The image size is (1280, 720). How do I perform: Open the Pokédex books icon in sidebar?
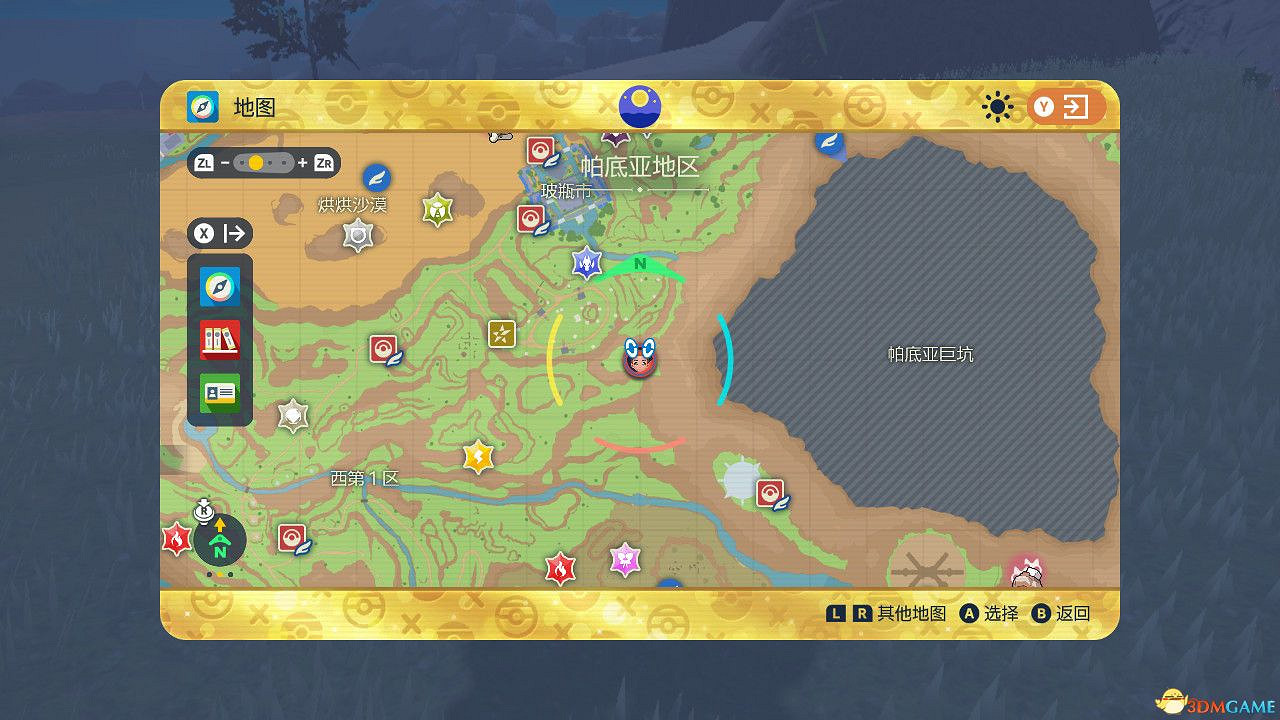point(218,340)
